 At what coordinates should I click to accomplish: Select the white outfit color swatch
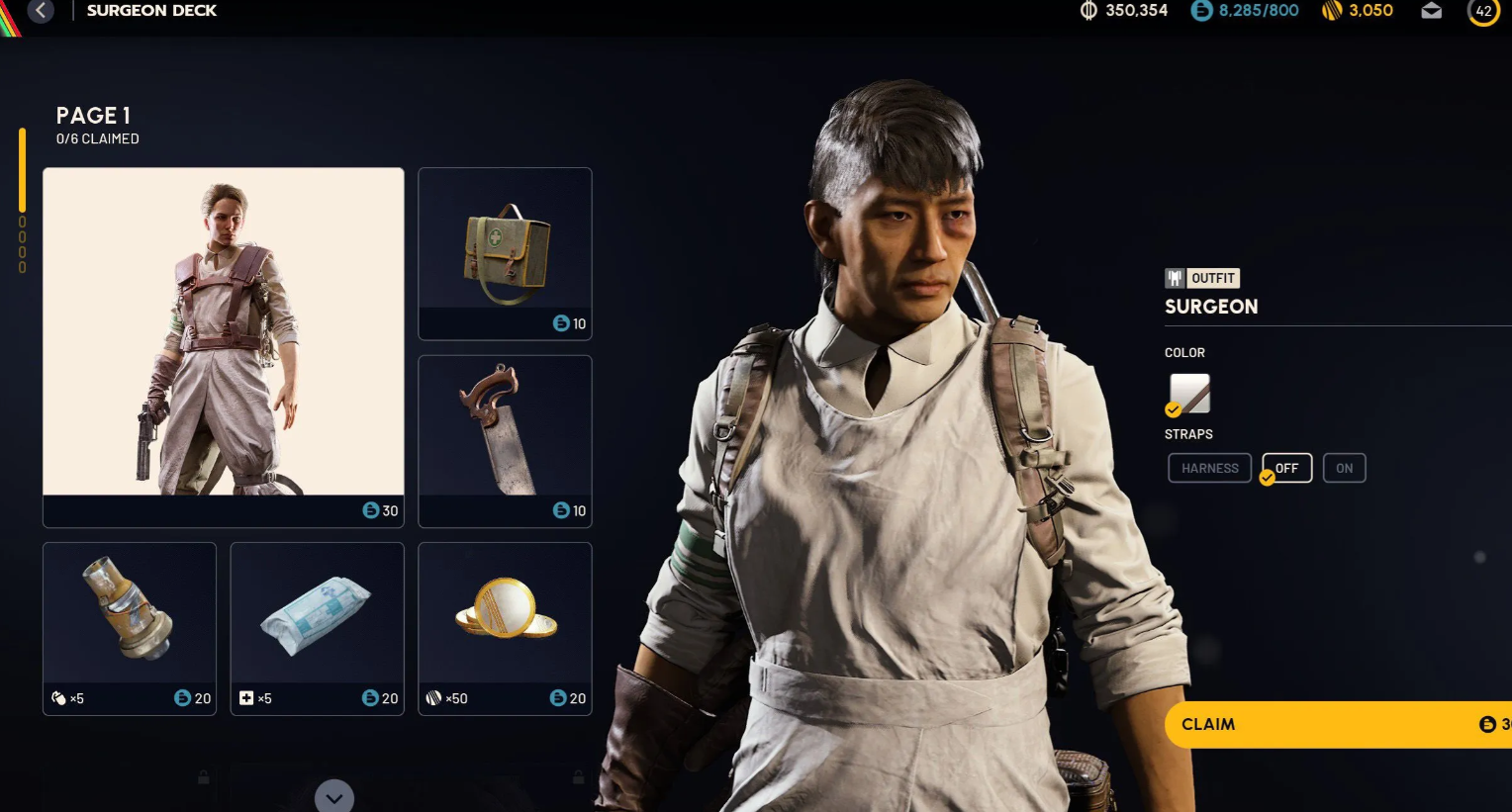1189,394
